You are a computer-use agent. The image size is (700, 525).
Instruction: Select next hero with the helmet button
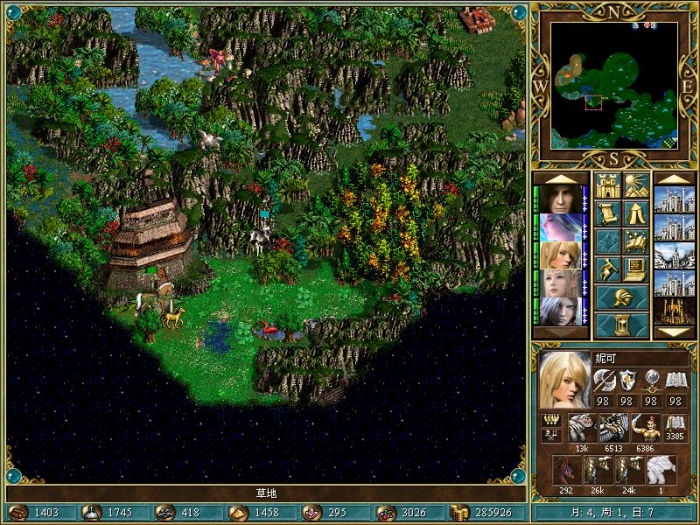click(621, 297)
